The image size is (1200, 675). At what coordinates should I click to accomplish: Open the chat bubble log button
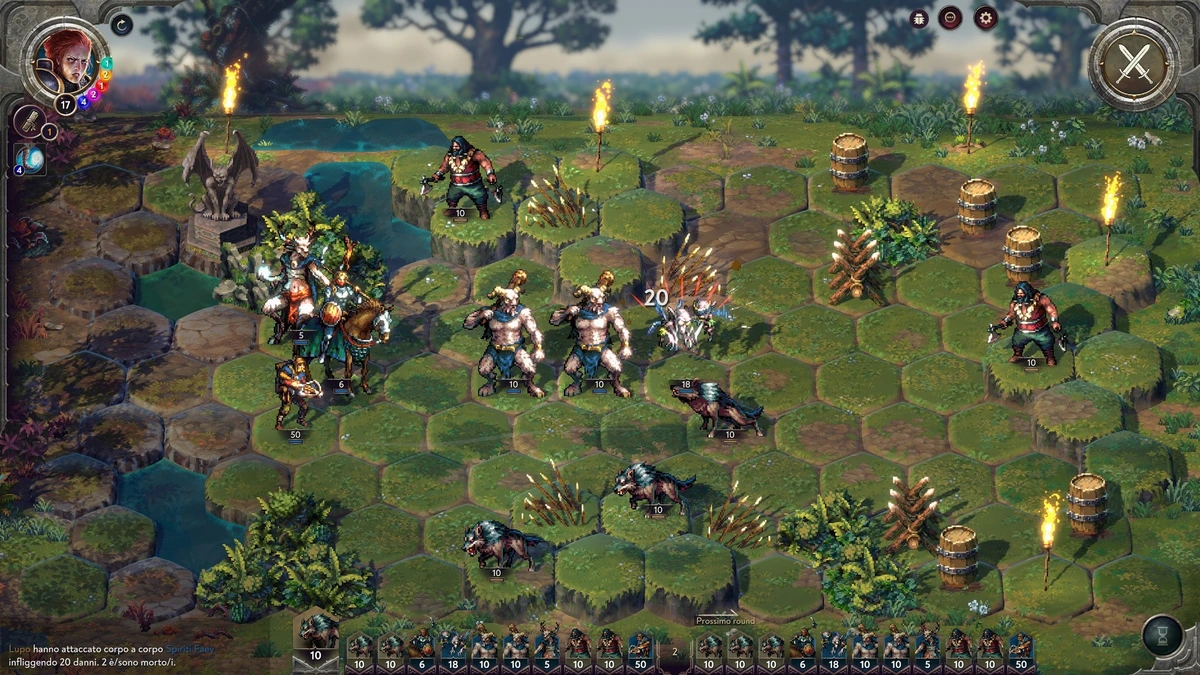(x=950, y=18)
